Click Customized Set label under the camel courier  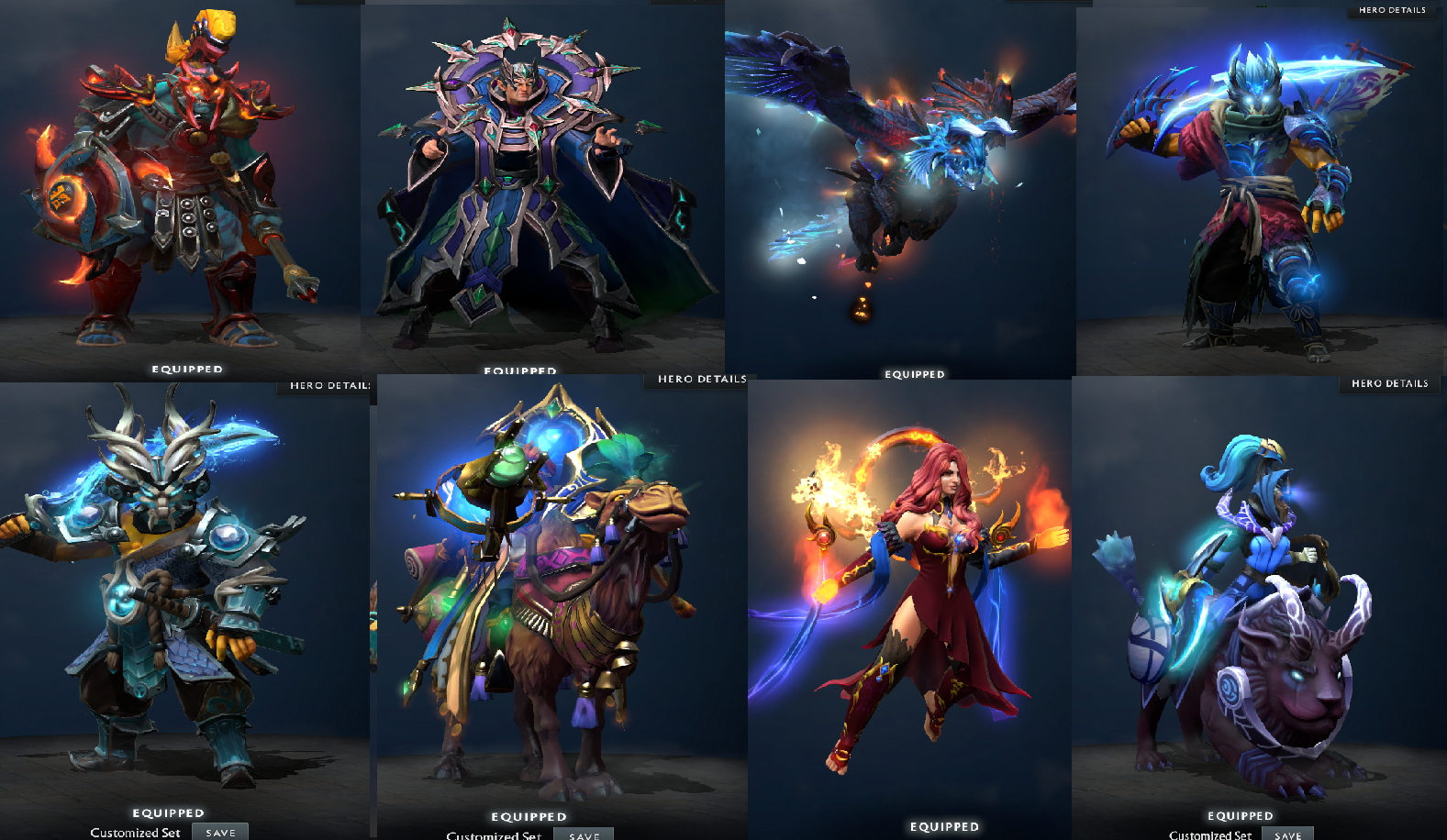(493, 835)
